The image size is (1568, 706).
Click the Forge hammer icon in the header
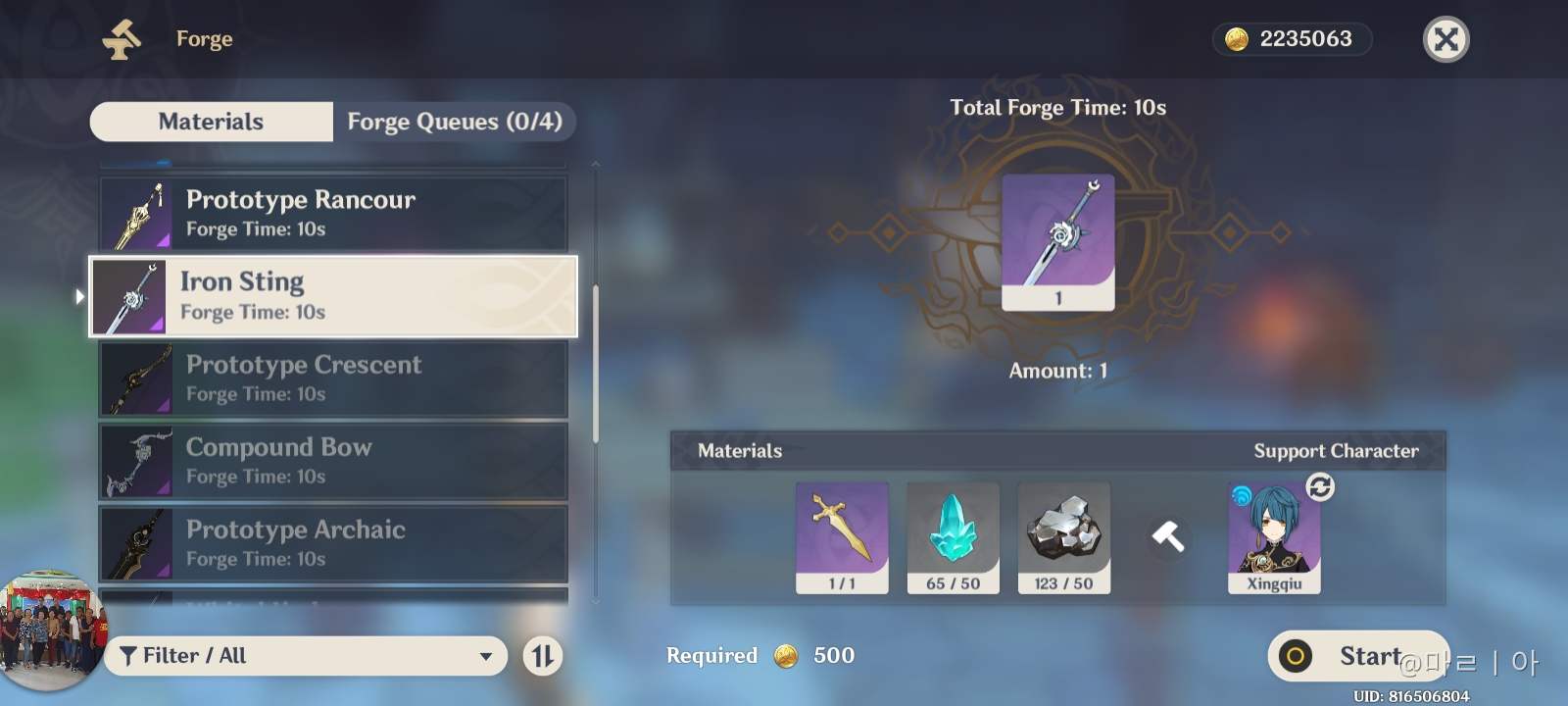pos(121,38)
